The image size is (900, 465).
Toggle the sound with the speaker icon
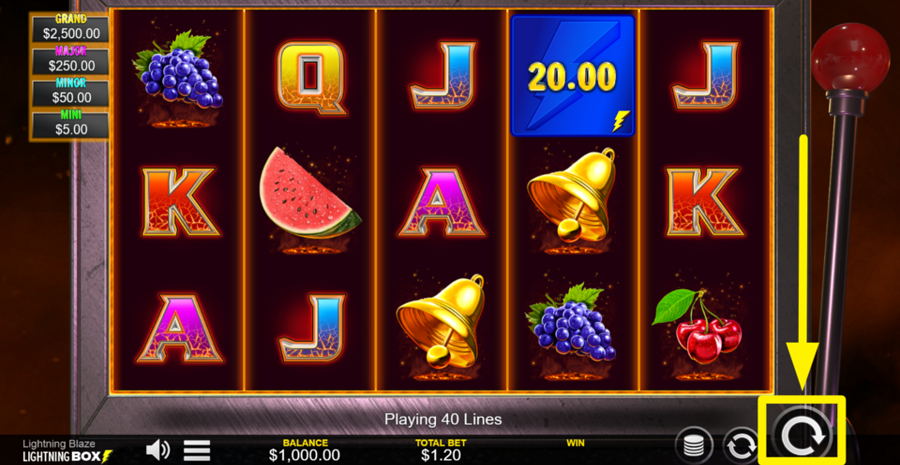pyautogui.click(x=158, y=450)
